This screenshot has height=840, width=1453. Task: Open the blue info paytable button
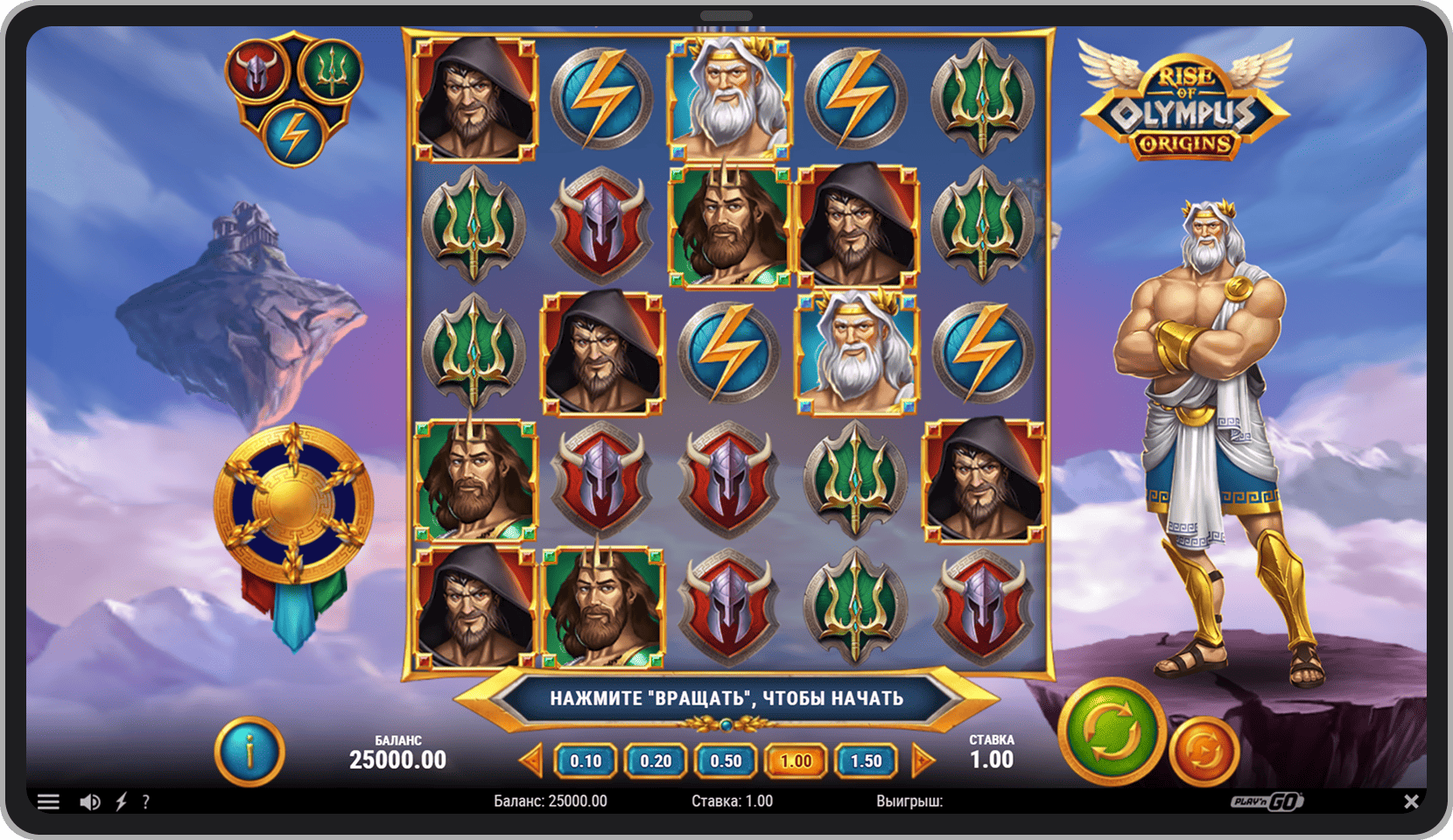(x=249, y=751)
